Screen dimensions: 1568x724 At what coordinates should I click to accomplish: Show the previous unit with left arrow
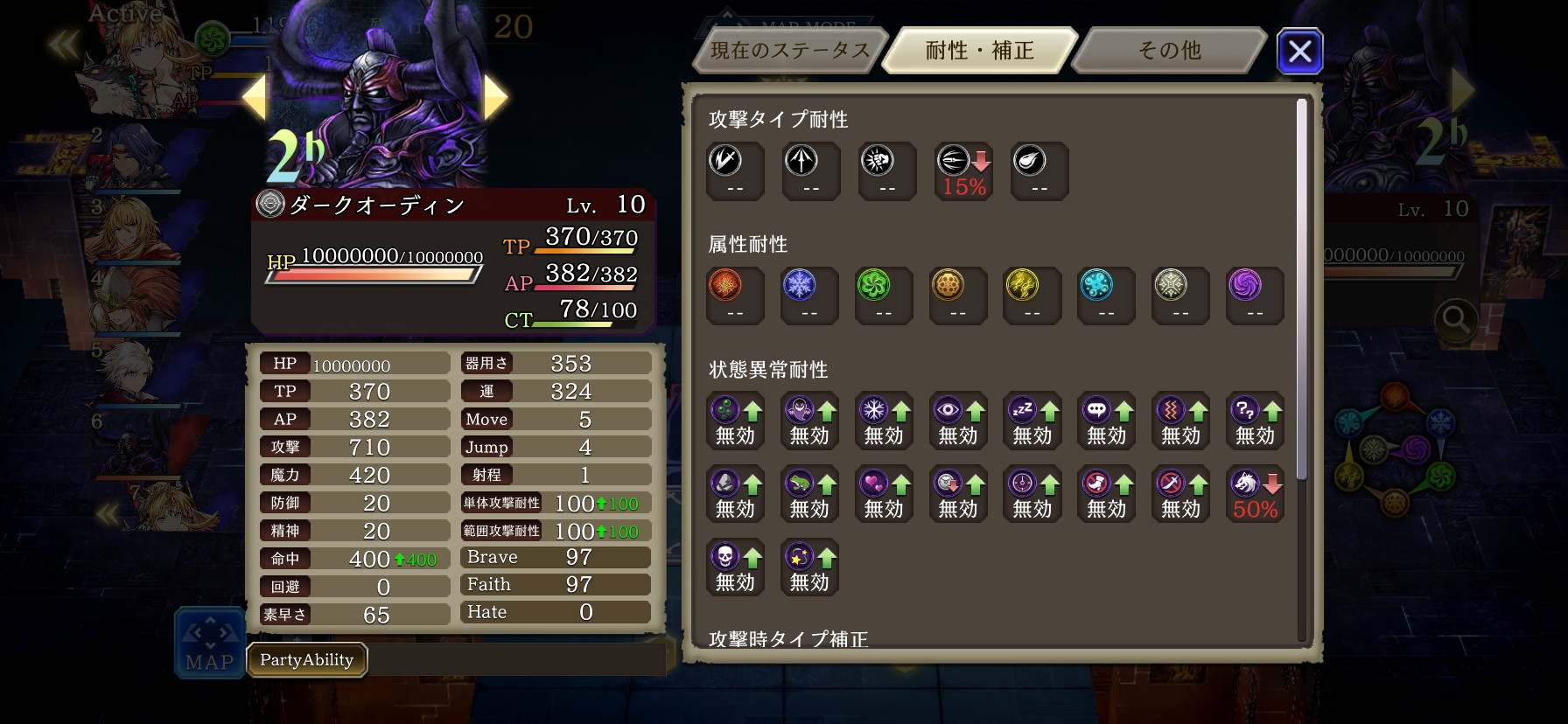tap(254, 96)
